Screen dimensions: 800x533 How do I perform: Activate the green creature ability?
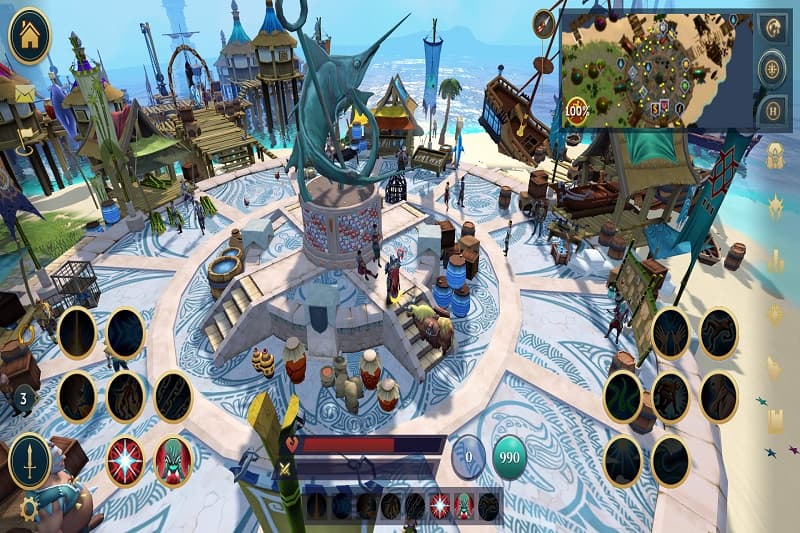[x=173, y=462]
